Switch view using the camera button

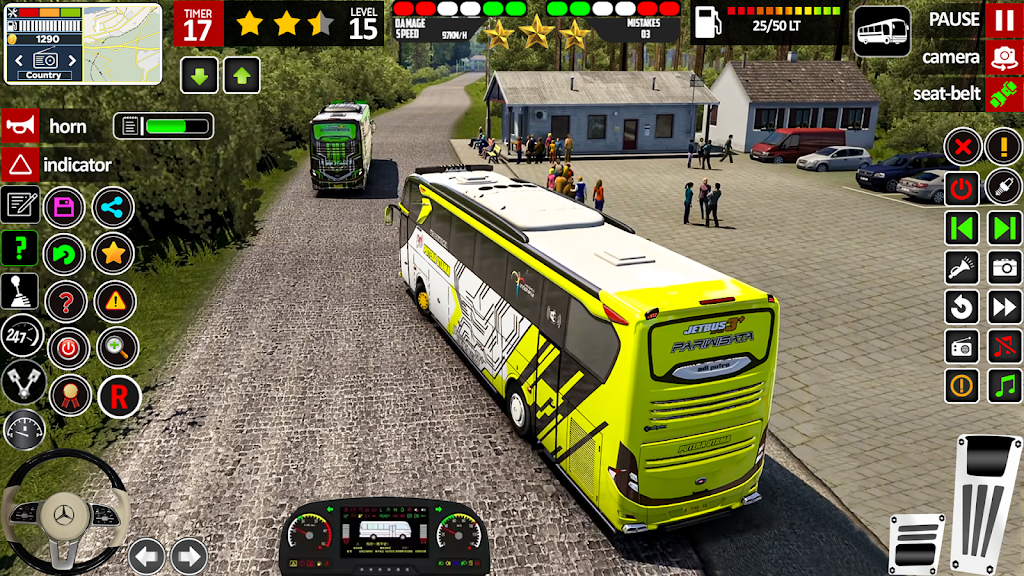point(1003,57)
